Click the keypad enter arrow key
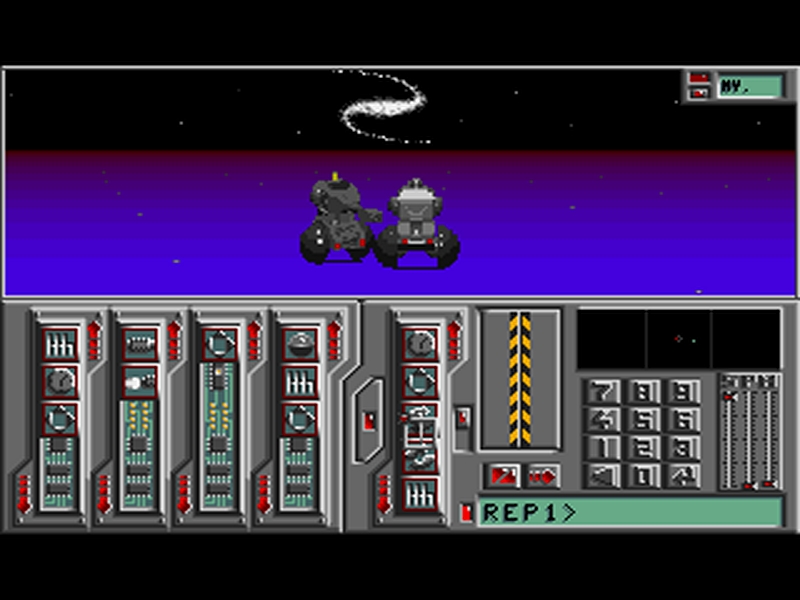This screenshot has width=800, height=600. 682,476
